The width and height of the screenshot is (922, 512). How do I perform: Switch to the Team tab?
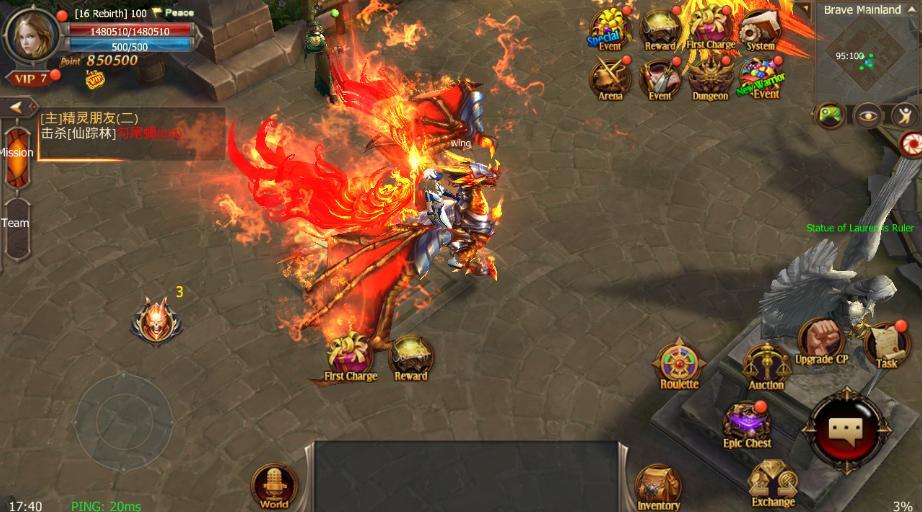pyautogui.click(x=15, y=222)
